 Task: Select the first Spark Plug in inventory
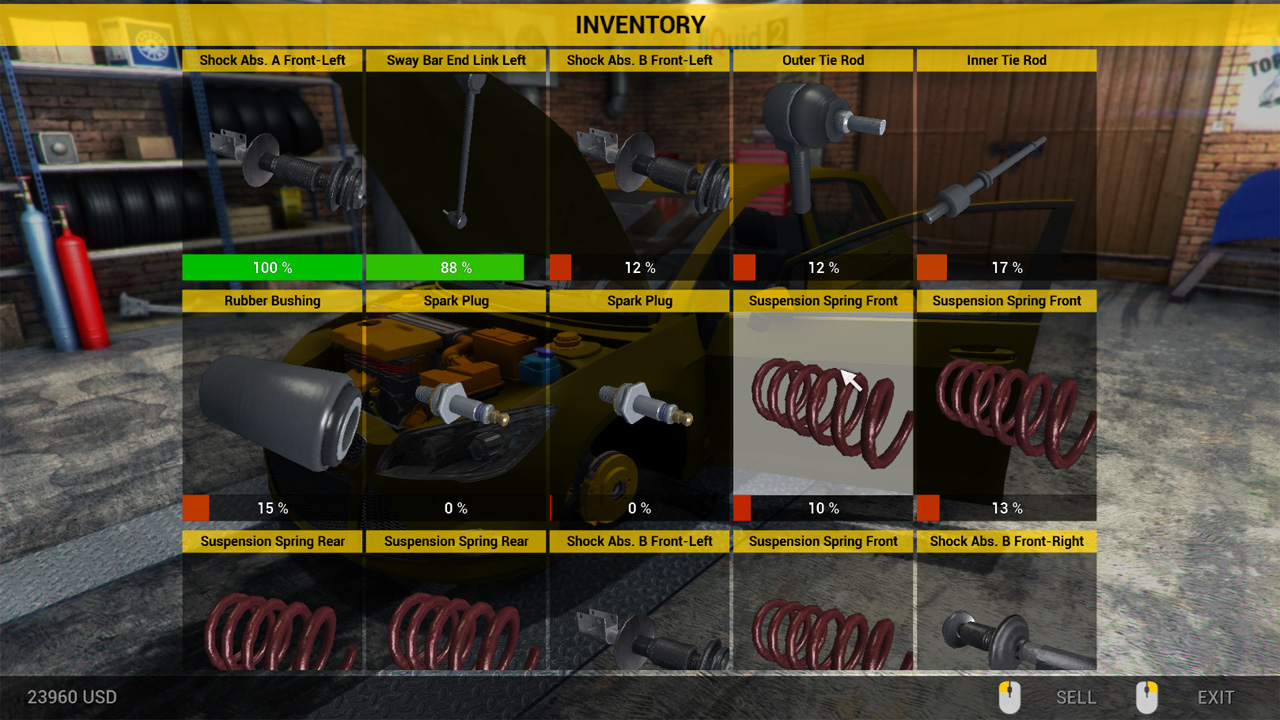[x=456, y=405]
